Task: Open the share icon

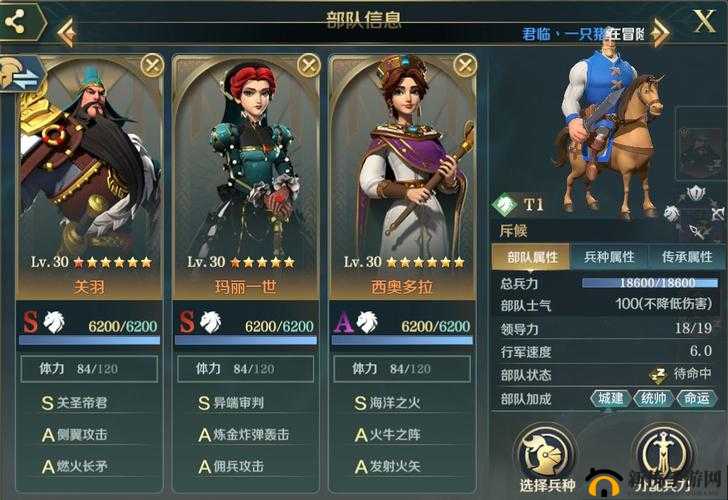Action: 17,21
